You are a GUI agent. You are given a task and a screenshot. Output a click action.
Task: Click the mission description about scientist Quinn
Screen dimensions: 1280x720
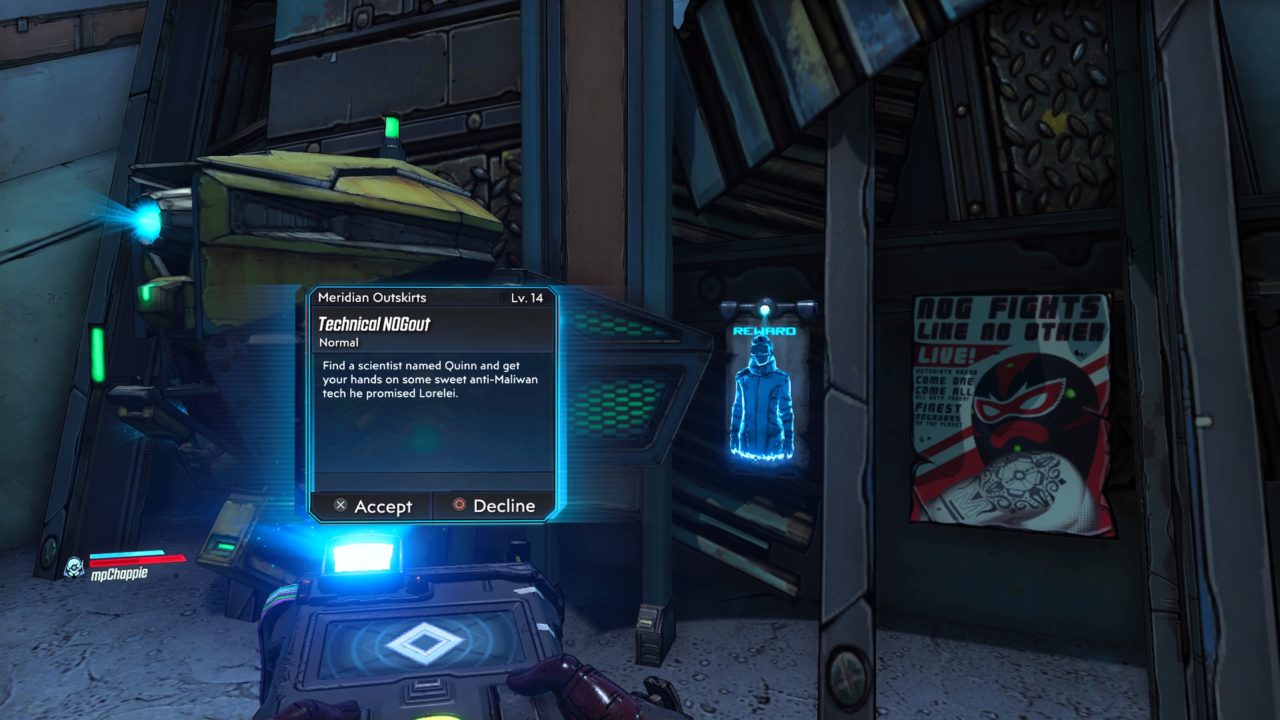click(x=423, y=379)
